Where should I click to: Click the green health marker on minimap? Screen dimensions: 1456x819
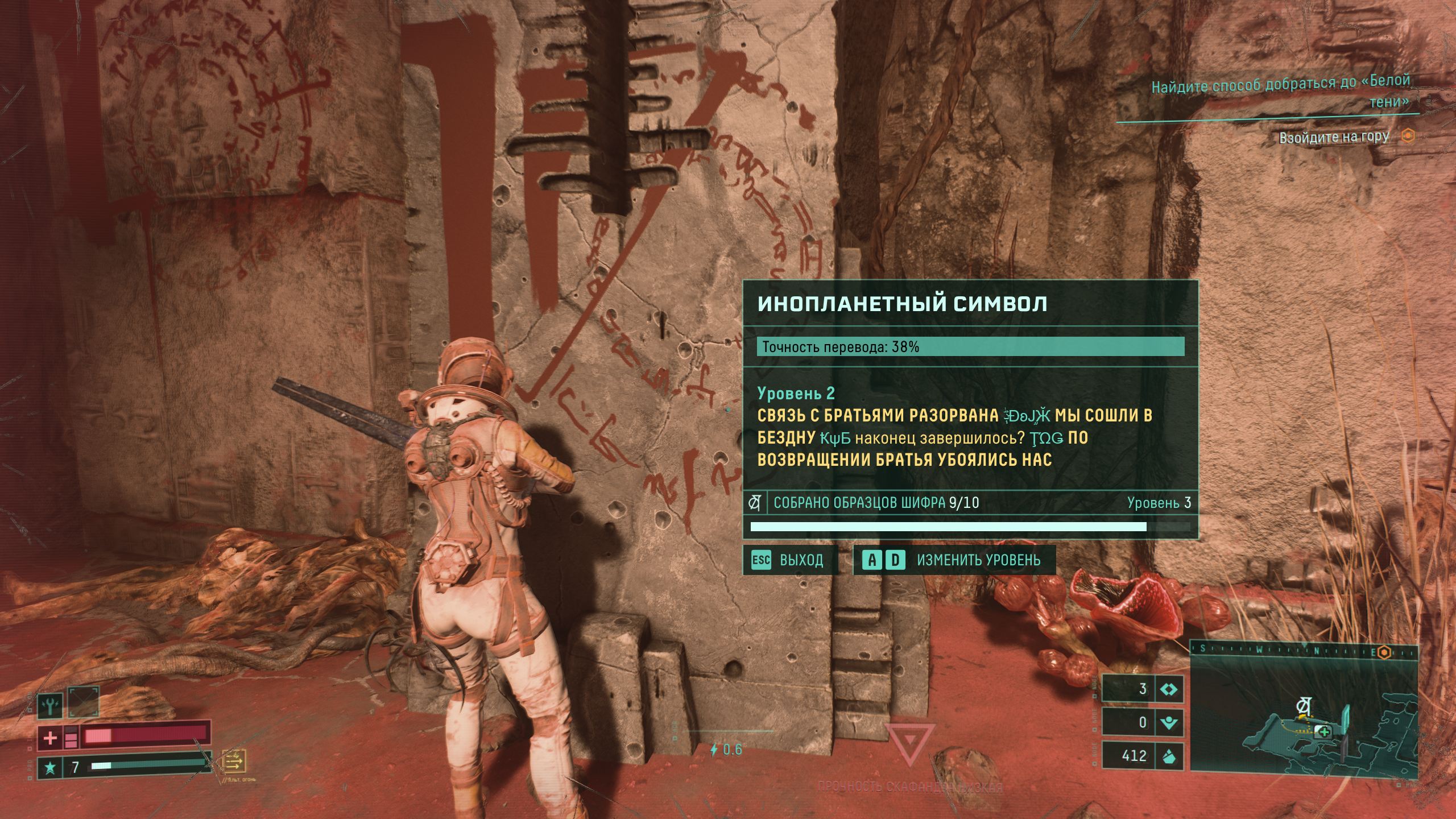[x=1323, y=732]
